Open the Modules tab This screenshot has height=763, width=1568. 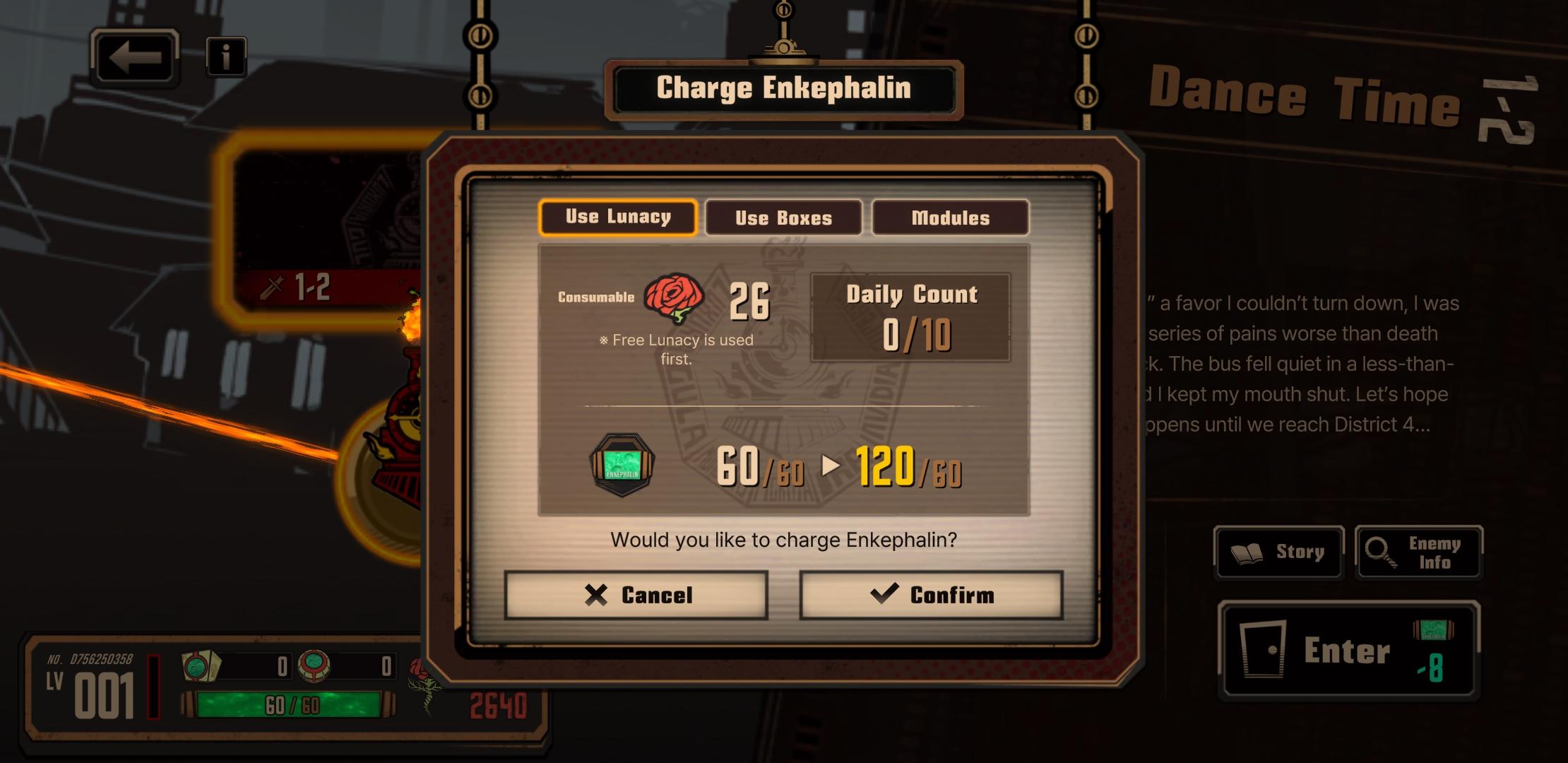pos(951,218)
